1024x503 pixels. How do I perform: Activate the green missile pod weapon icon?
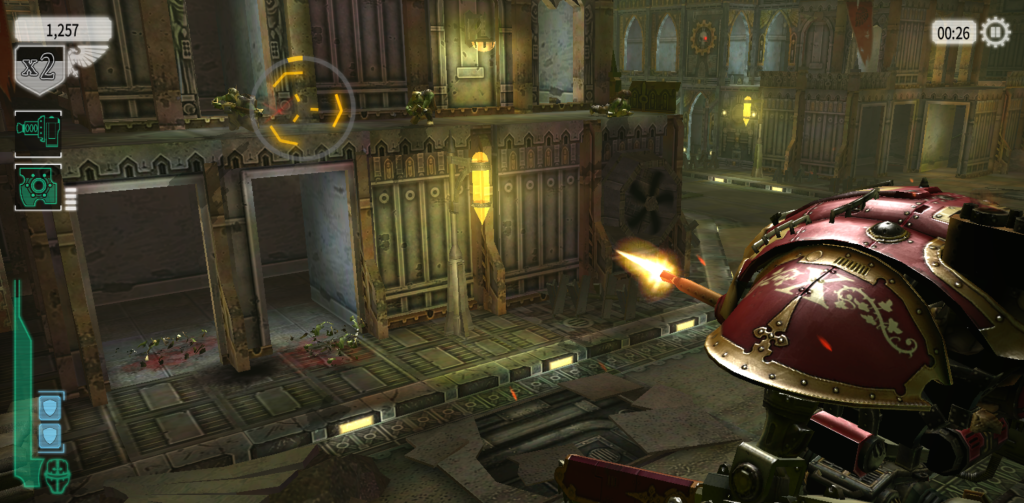click(38, 187)
